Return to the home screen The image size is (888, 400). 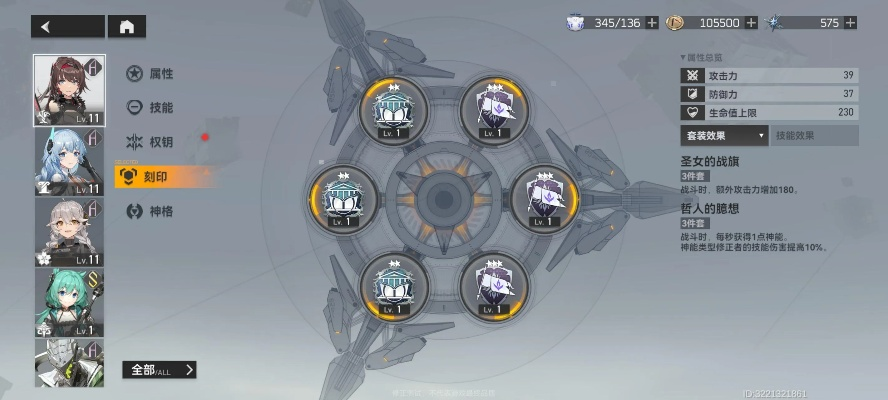pyautogui.click(x=126, y=27)
